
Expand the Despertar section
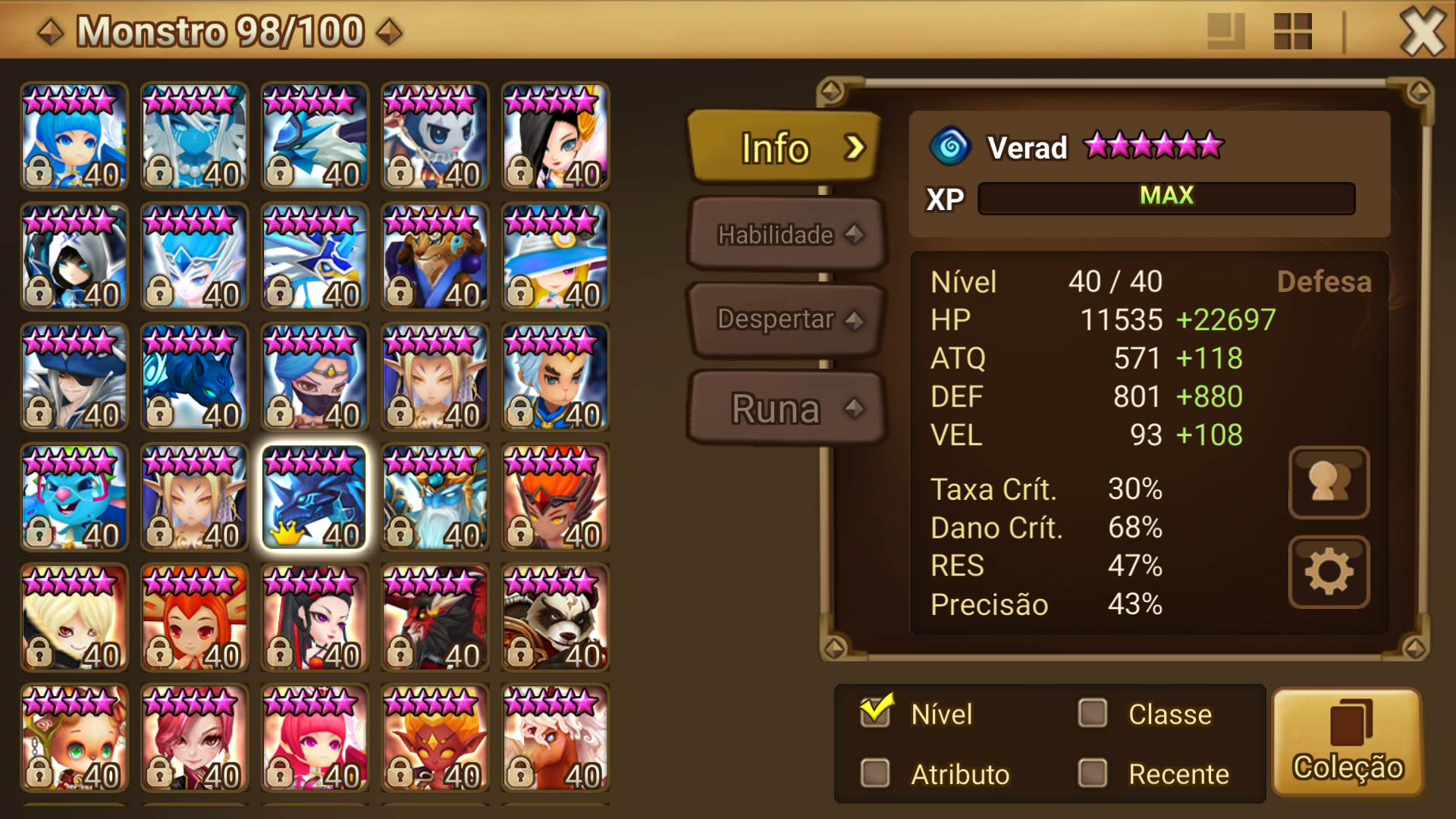click(x=785, y=321)
